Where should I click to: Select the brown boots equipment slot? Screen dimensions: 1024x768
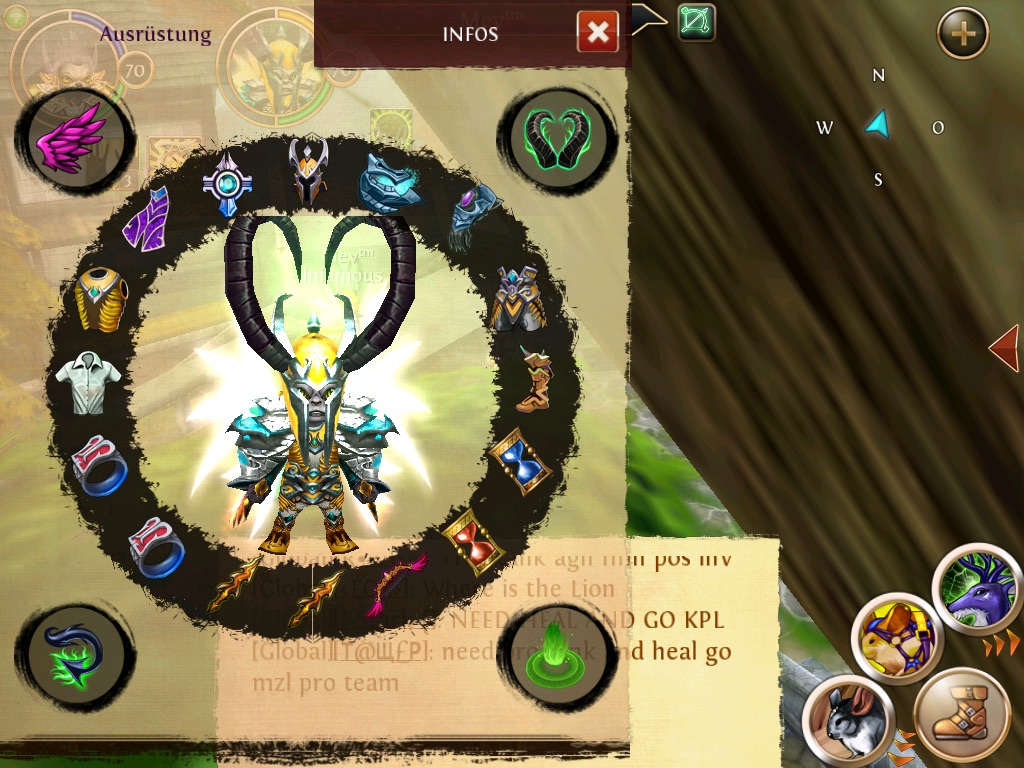(535, 379)
